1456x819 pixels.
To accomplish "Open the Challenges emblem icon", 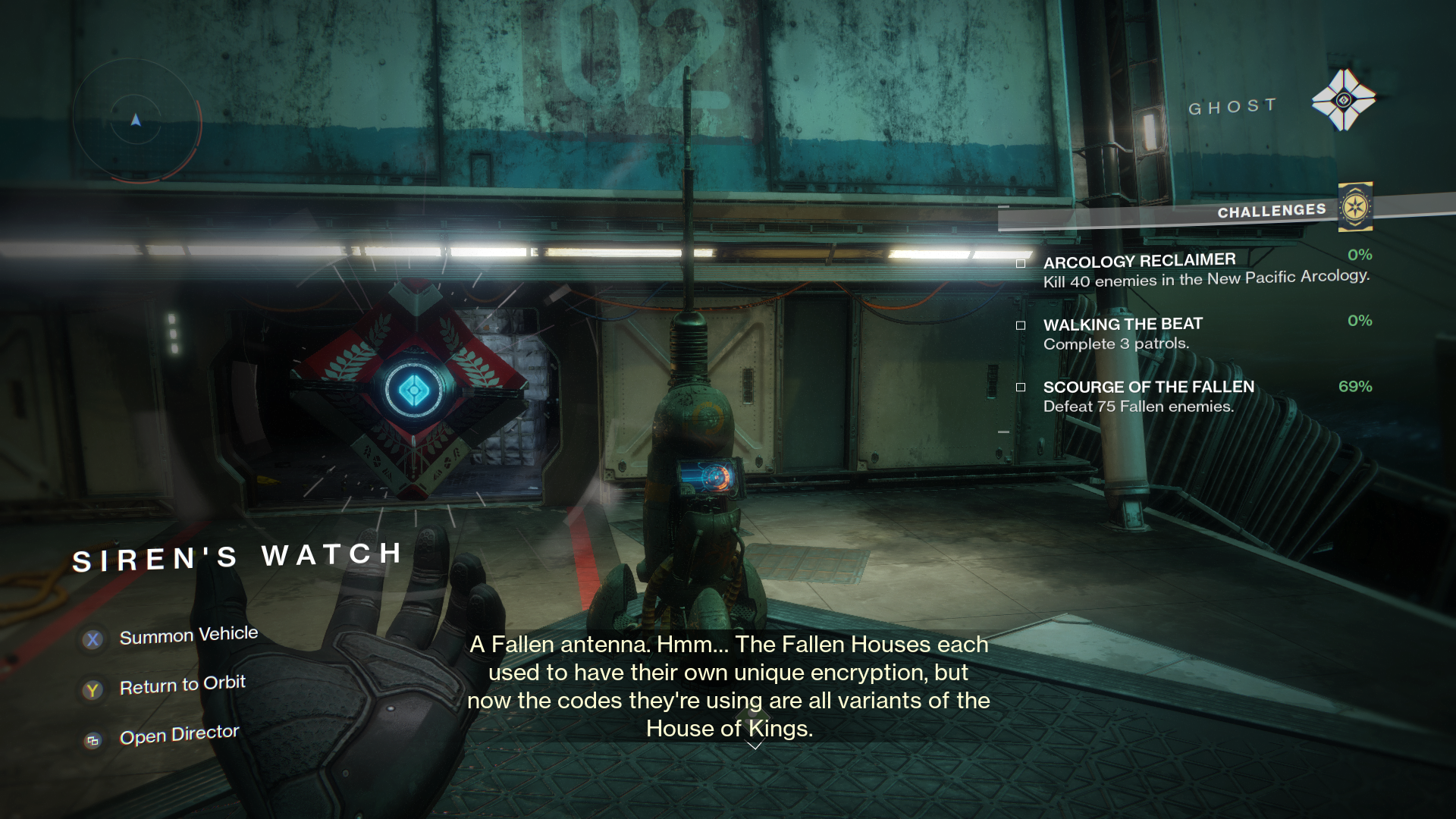I will 1355,207.
